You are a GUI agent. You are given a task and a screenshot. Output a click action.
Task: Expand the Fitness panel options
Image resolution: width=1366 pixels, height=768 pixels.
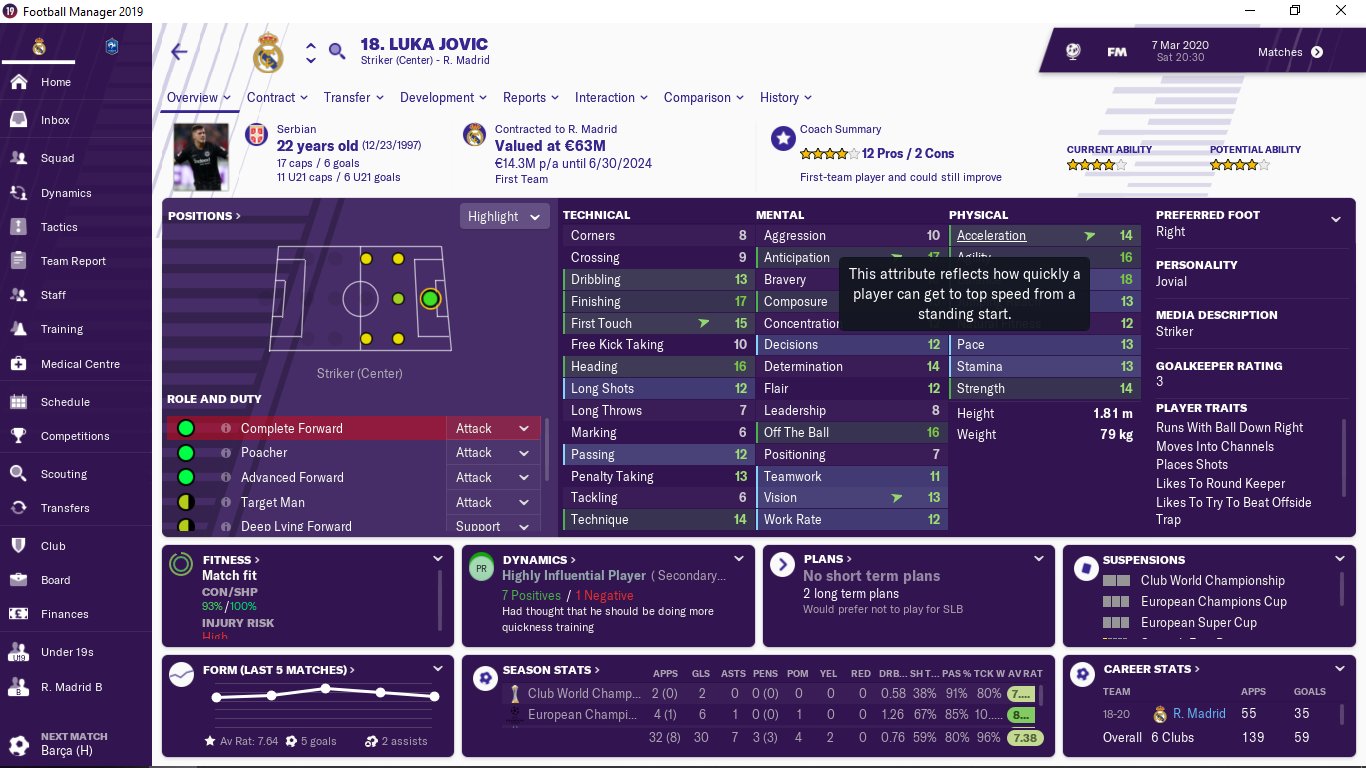[437, 559]
